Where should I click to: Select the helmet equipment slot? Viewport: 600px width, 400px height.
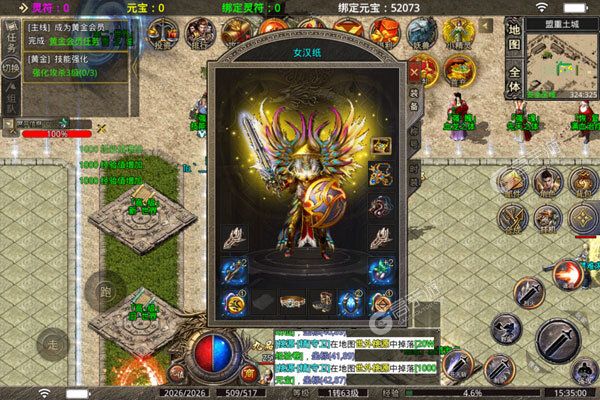click(380, 146)
